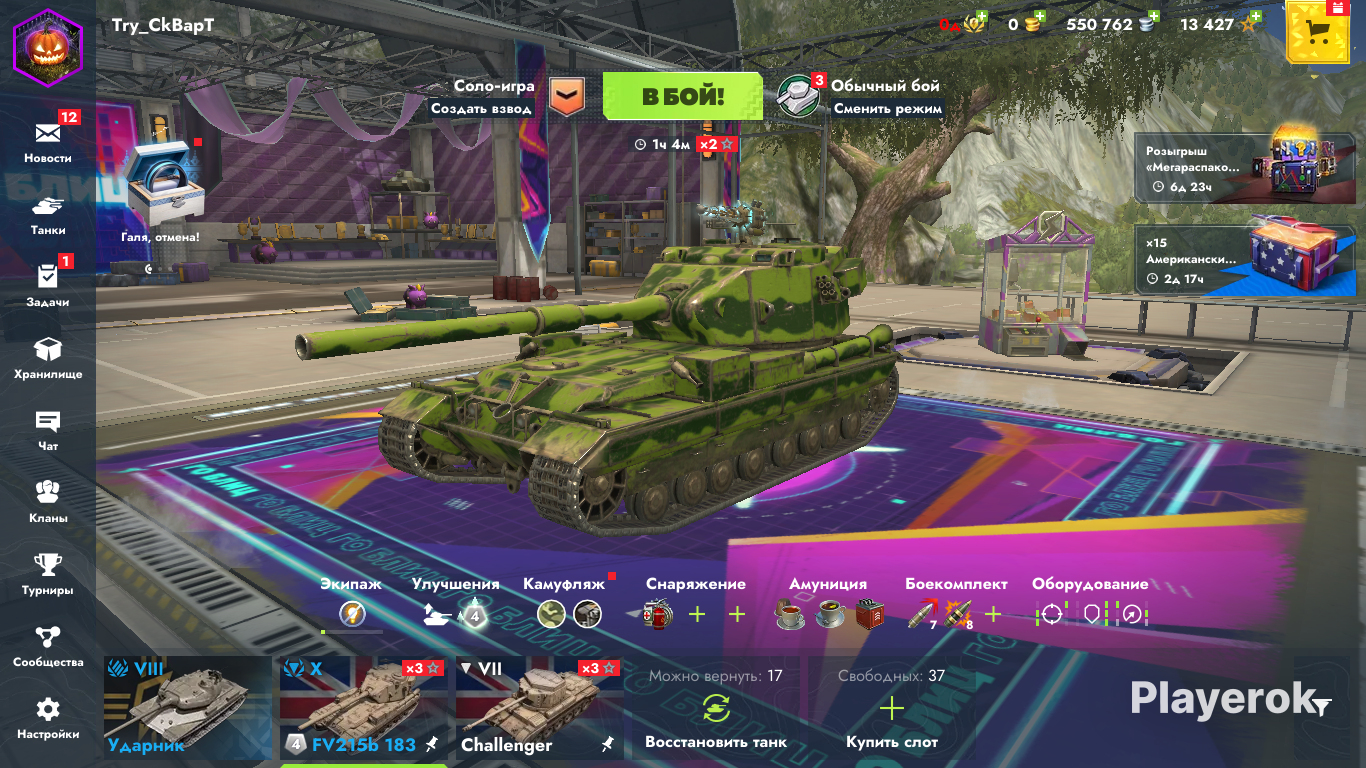Open the Танки tanks menu
The image size is (1366, 768).
[x=48, y=213]
